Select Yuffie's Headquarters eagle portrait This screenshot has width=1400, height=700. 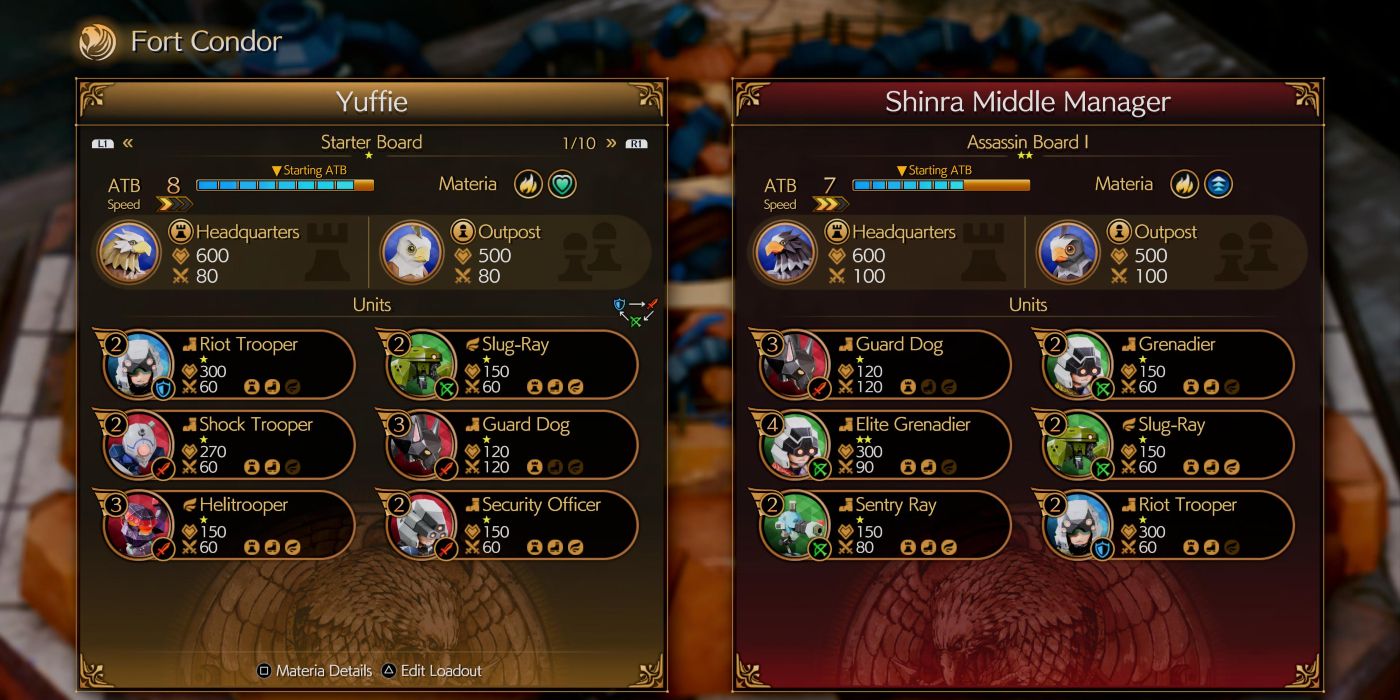pos(130,252)
